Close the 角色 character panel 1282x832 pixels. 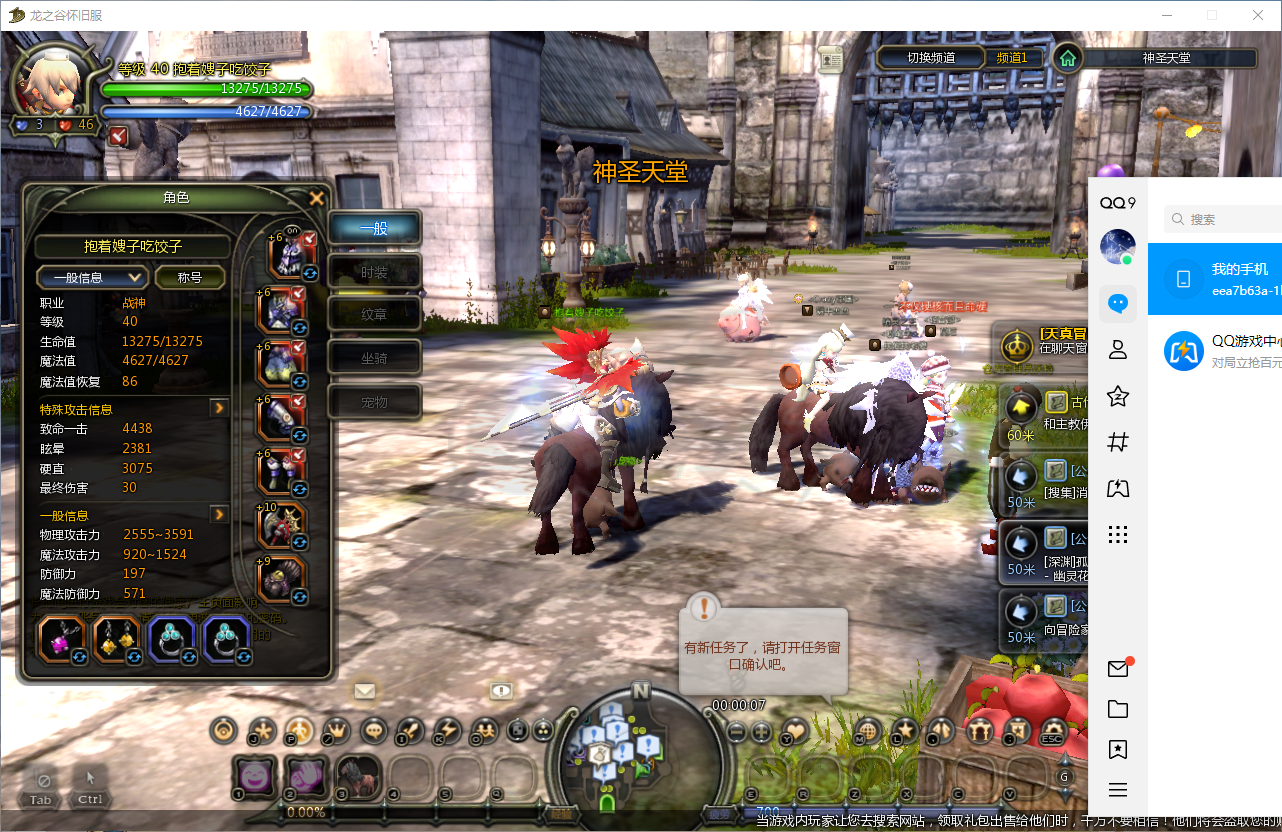tap(317, 198)
